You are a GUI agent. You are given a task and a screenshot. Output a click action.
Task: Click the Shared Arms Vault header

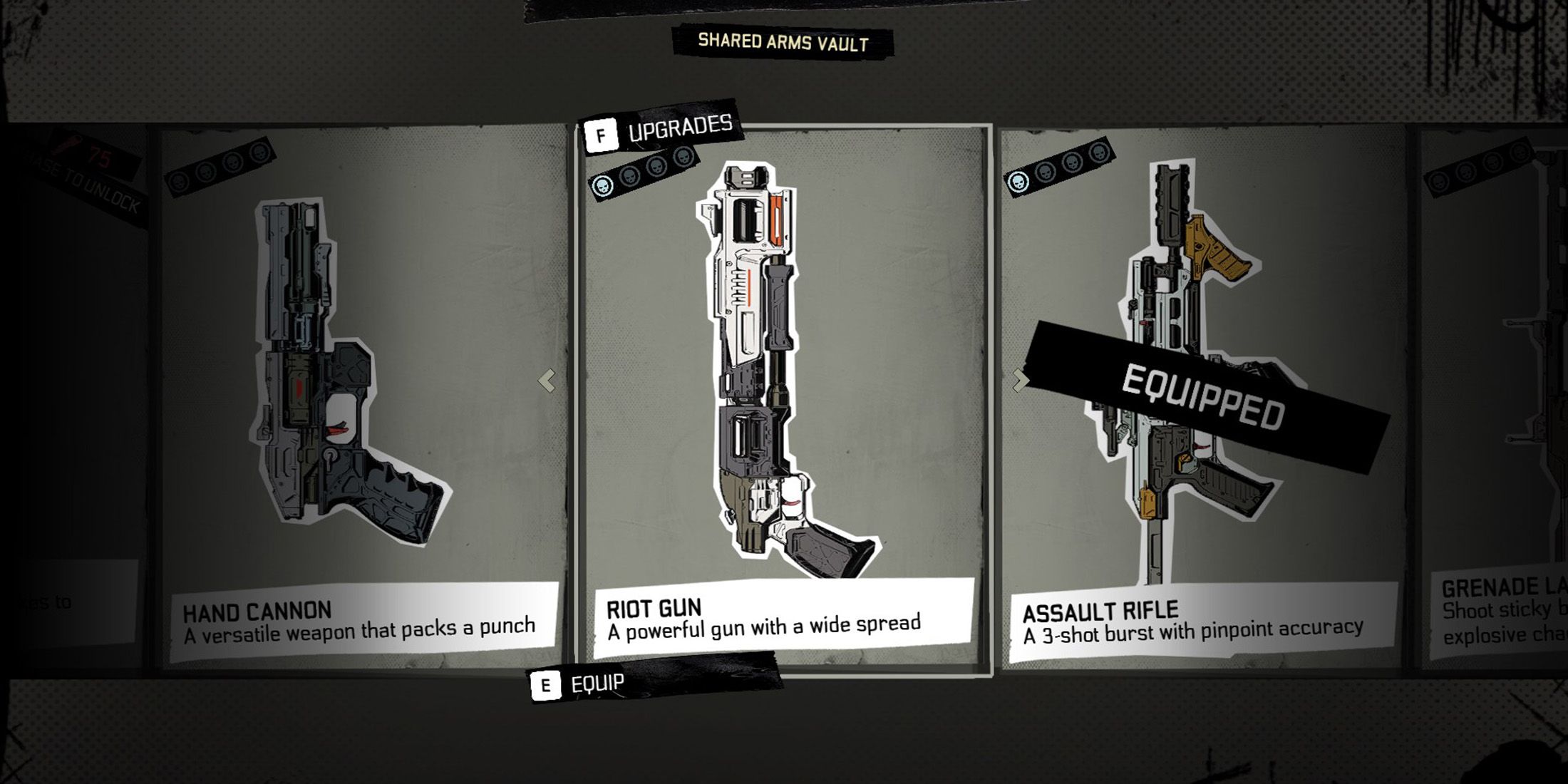point(781,43)
